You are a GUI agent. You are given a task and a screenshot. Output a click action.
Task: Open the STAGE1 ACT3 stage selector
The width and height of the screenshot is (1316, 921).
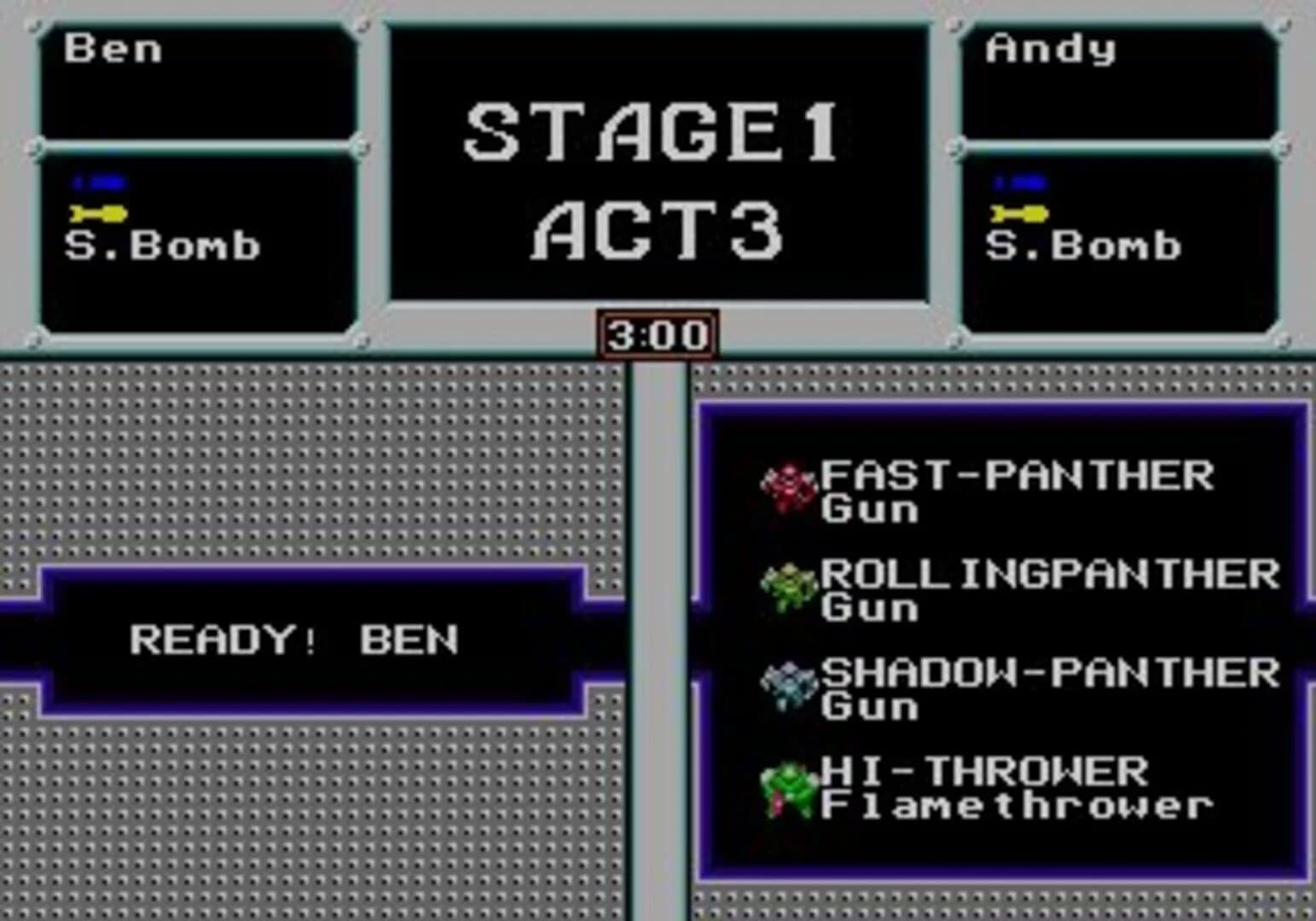coord(657,162)
